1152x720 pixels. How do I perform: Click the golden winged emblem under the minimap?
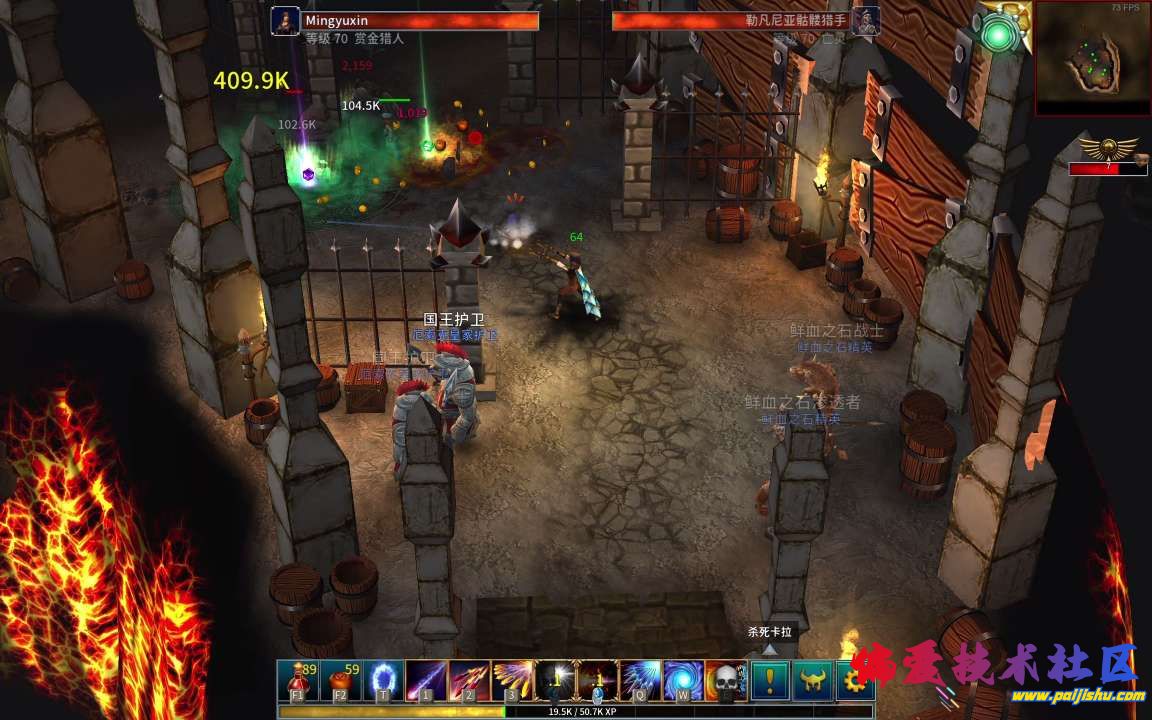click(x=1108, y=150)
